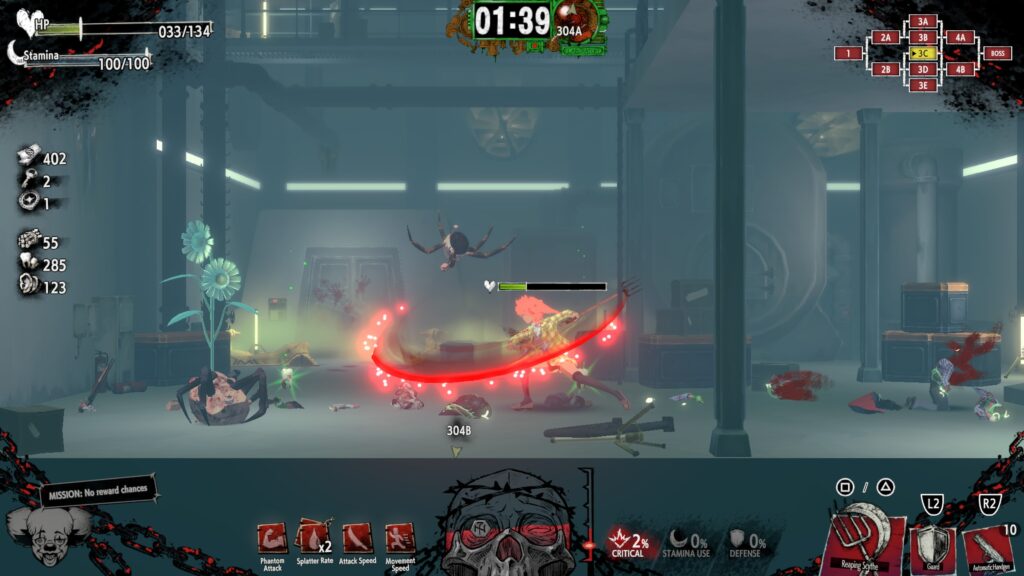
Task: Choose the Automatic Handgun weapon card
Action: point(990,550)
